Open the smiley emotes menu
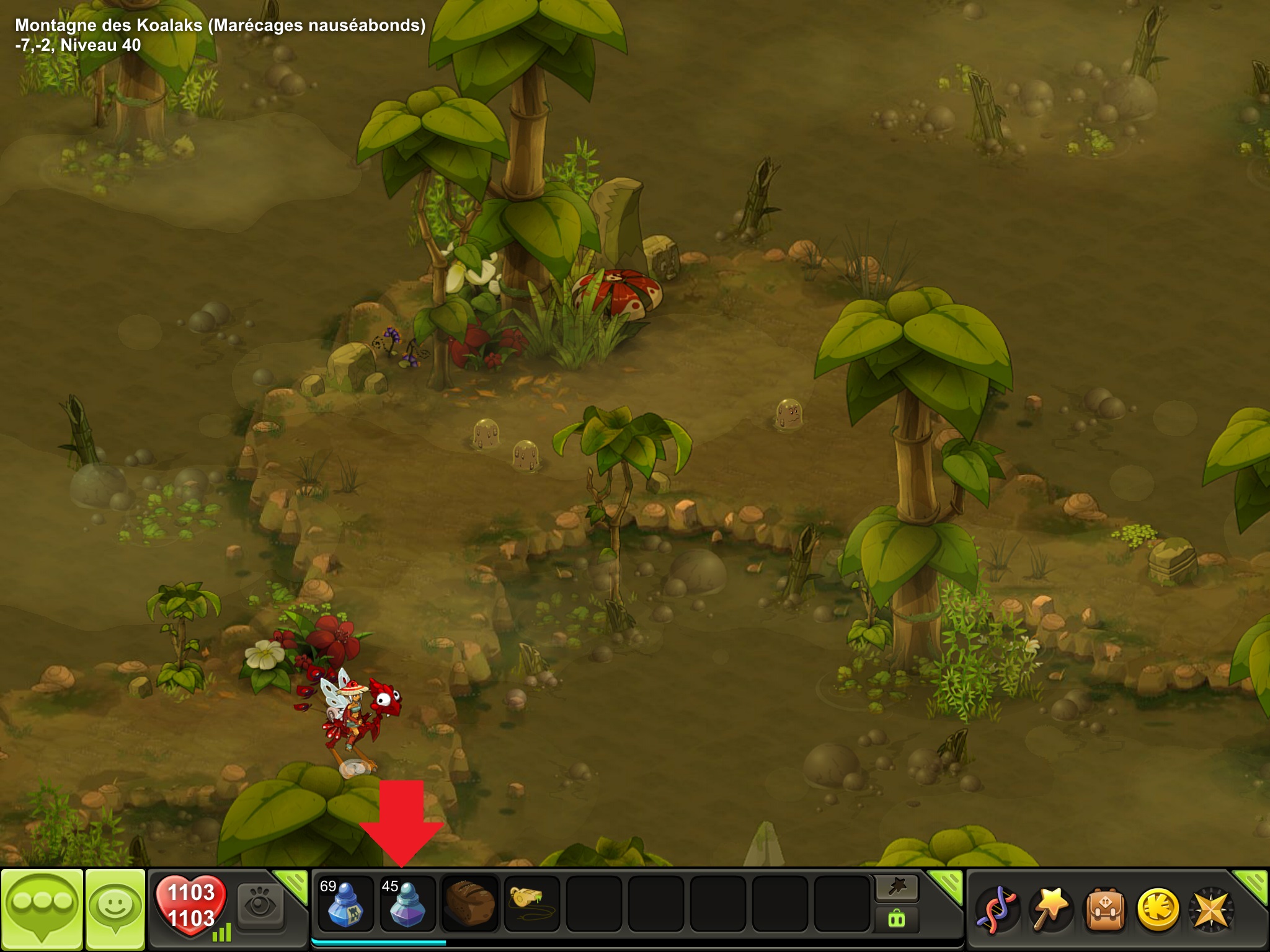This screenshot has width=1270, height=952. pos(115,907)
